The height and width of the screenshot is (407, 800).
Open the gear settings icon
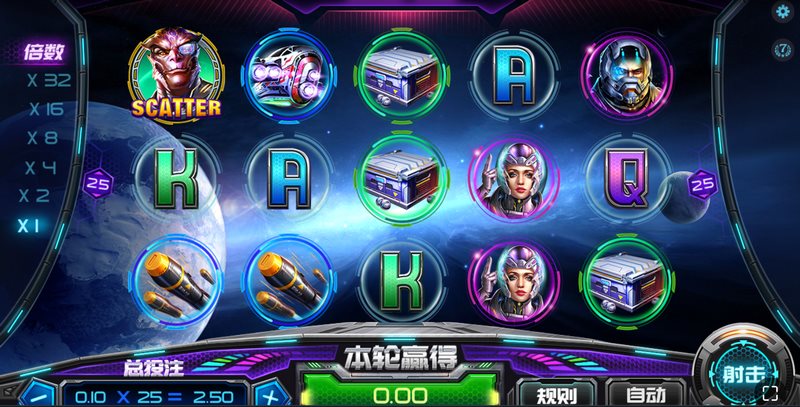tap(783, 12)
